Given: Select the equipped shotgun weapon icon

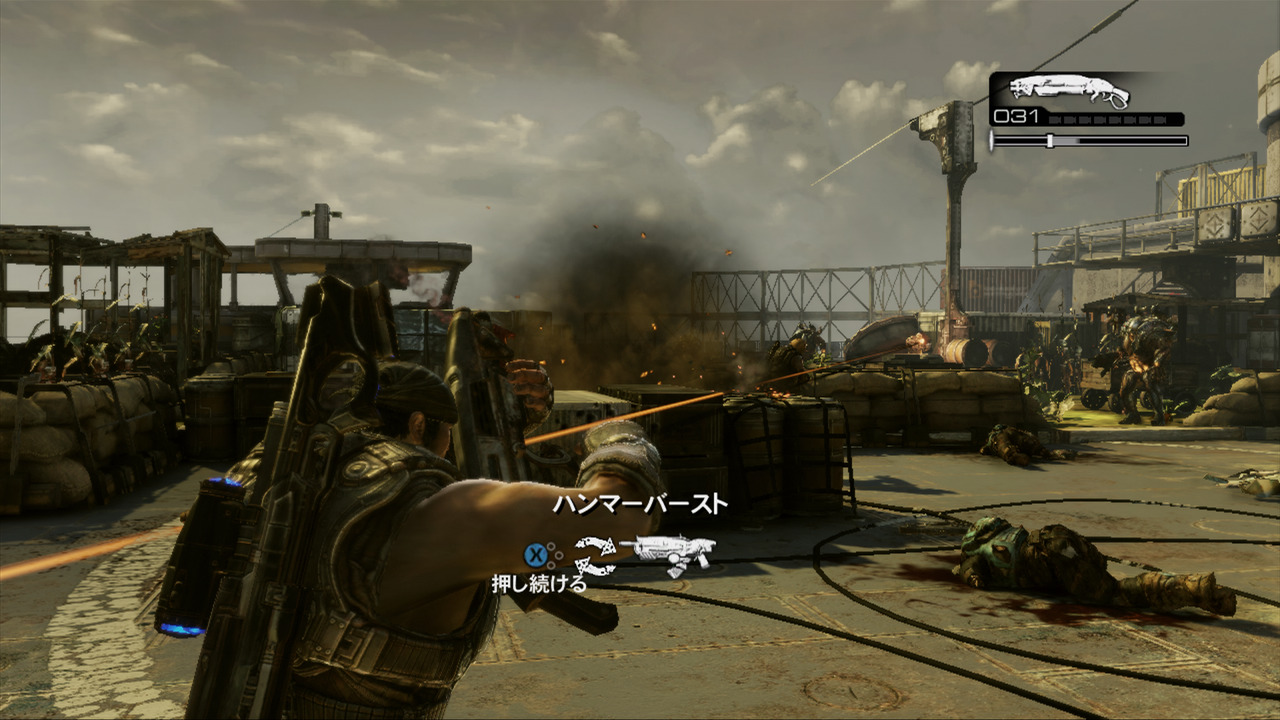Looking at the screenshot, I should click(x=1069, y=91).
